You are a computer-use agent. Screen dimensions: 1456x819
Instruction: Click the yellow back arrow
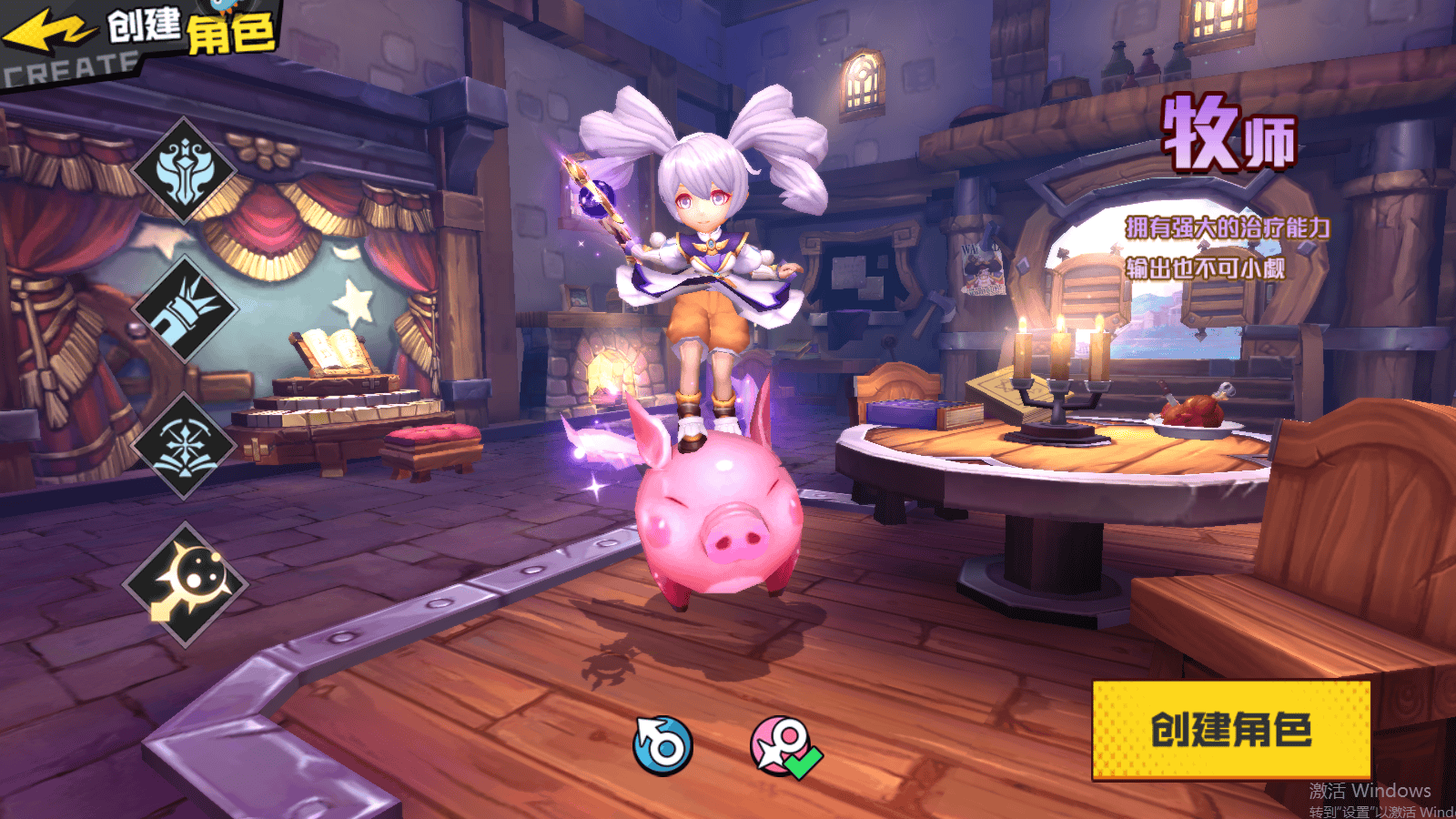(x=47, y=32)
